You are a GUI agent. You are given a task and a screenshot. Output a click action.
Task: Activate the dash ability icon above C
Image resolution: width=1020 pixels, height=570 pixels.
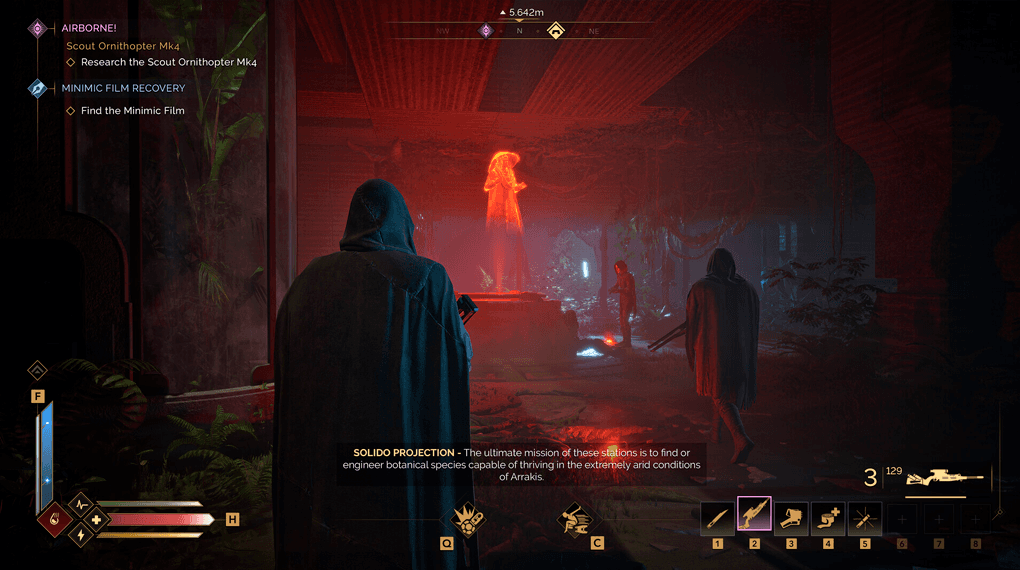[575, 519]
